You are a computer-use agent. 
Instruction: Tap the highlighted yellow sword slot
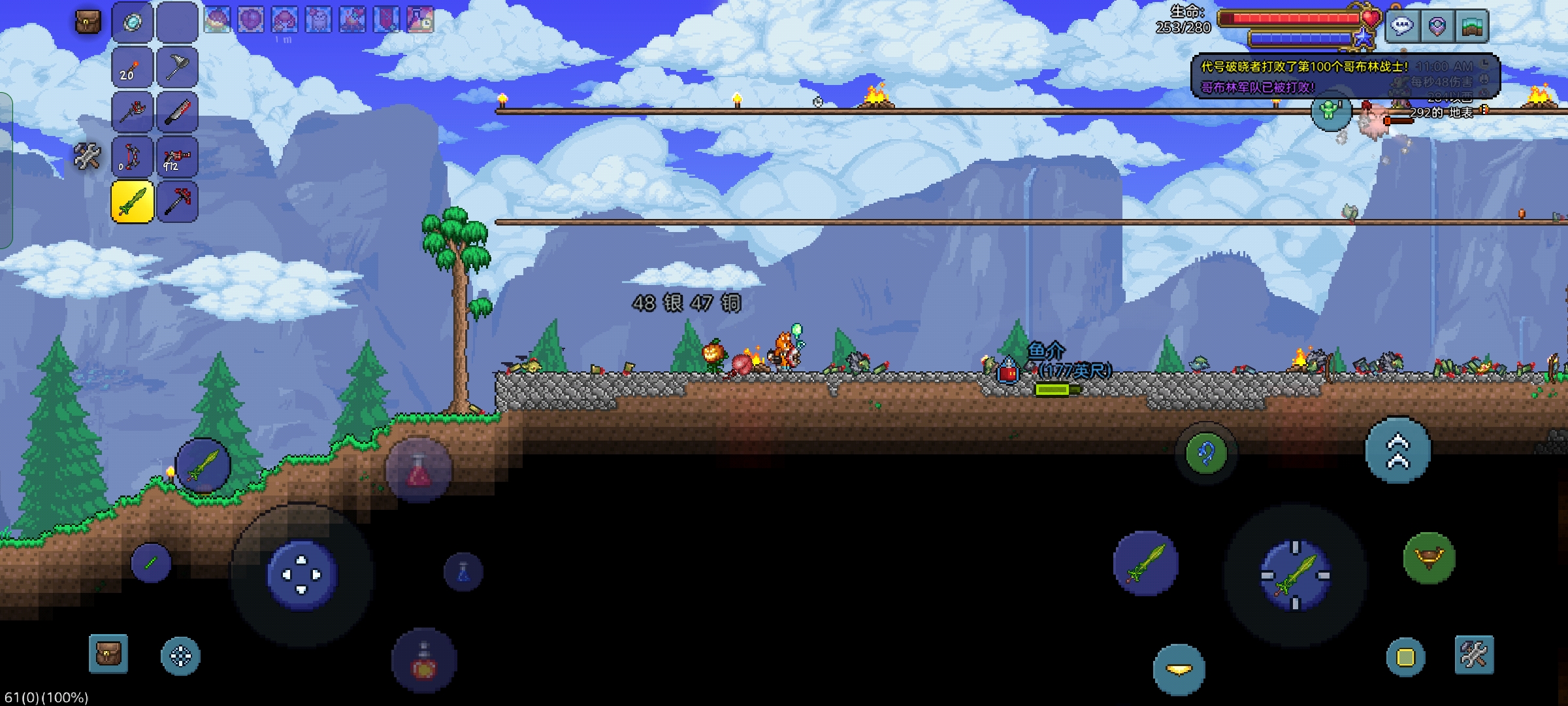pyautogui.click(x=133, y=201)
